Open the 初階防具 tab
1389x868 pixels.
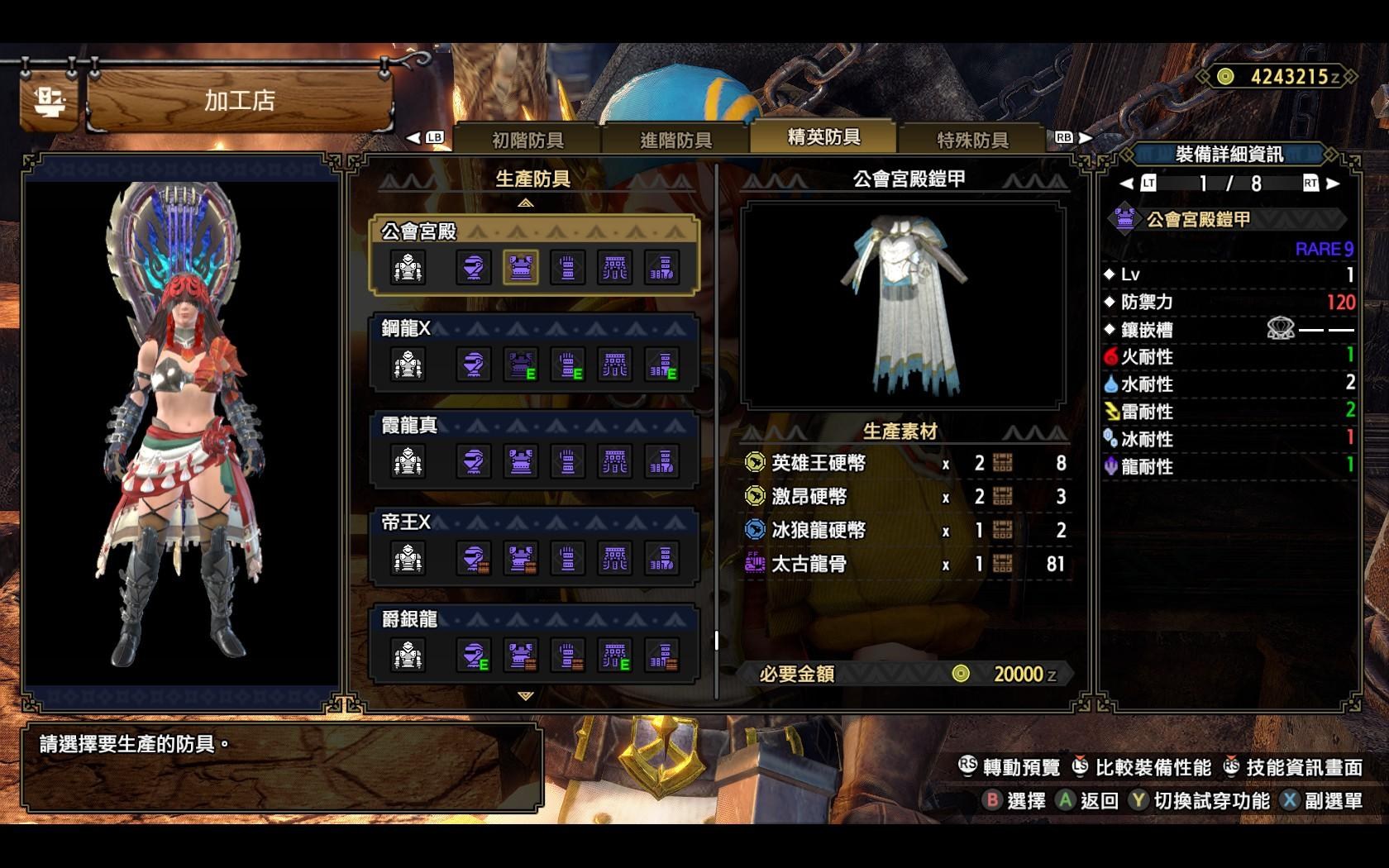pyautogui.click(x=529, y=140)
